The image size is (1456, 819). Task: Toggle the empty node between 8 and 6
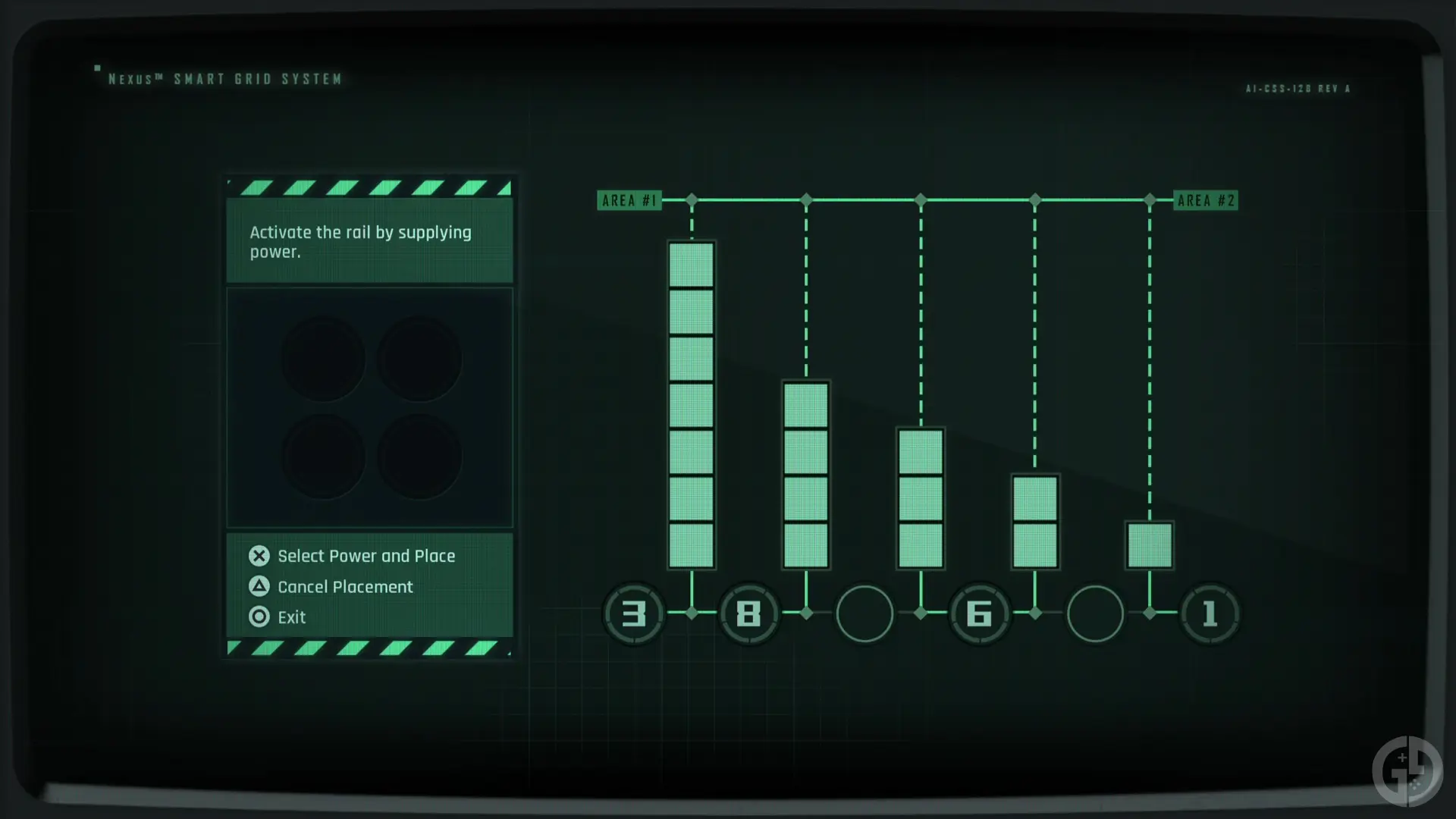click(x=864, y=614)
